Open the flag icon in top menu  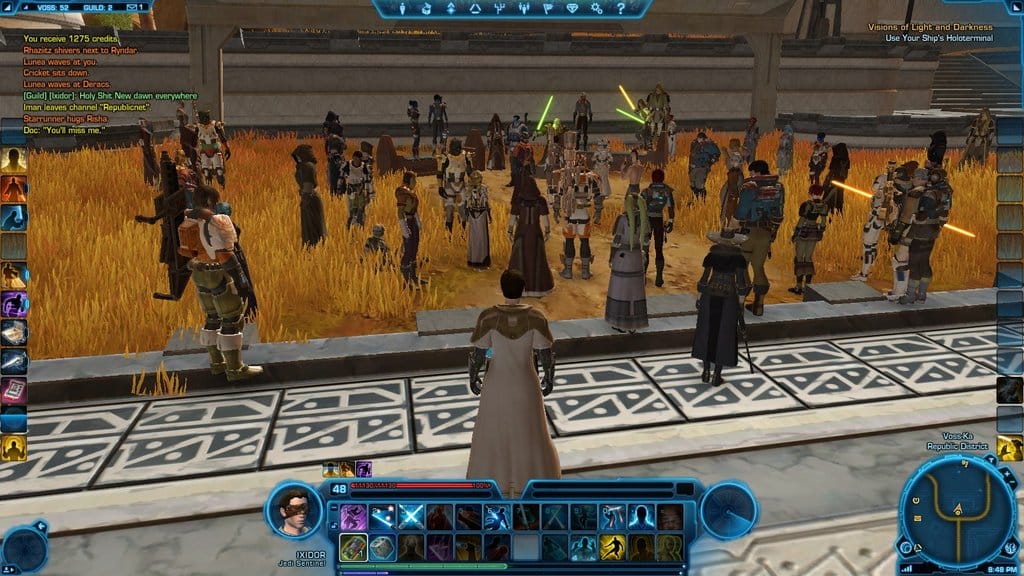tap(547, 9)
